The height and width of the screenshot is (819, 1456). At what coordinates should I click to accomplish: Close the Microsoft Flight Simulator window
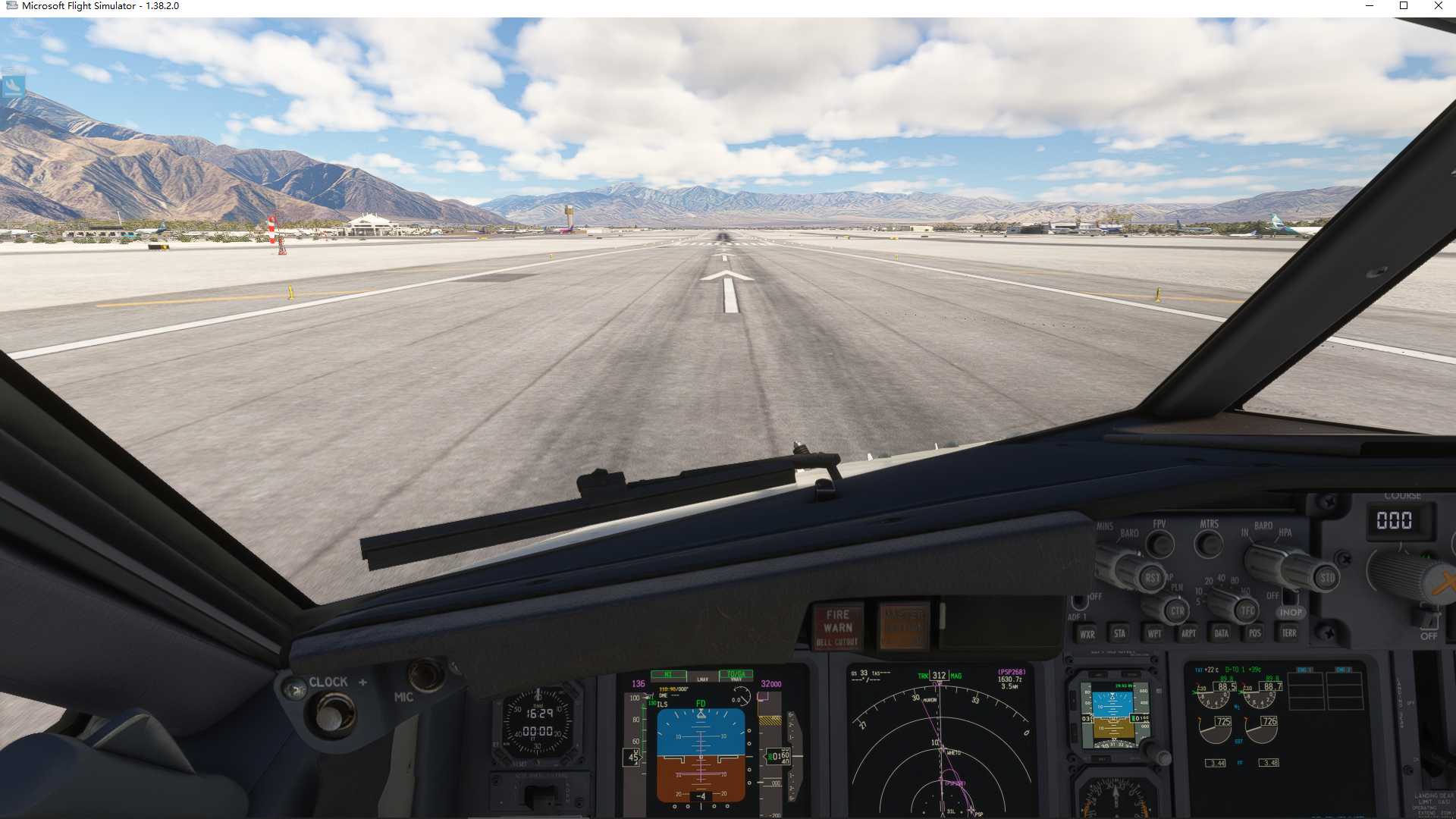tap(1439, 6)
